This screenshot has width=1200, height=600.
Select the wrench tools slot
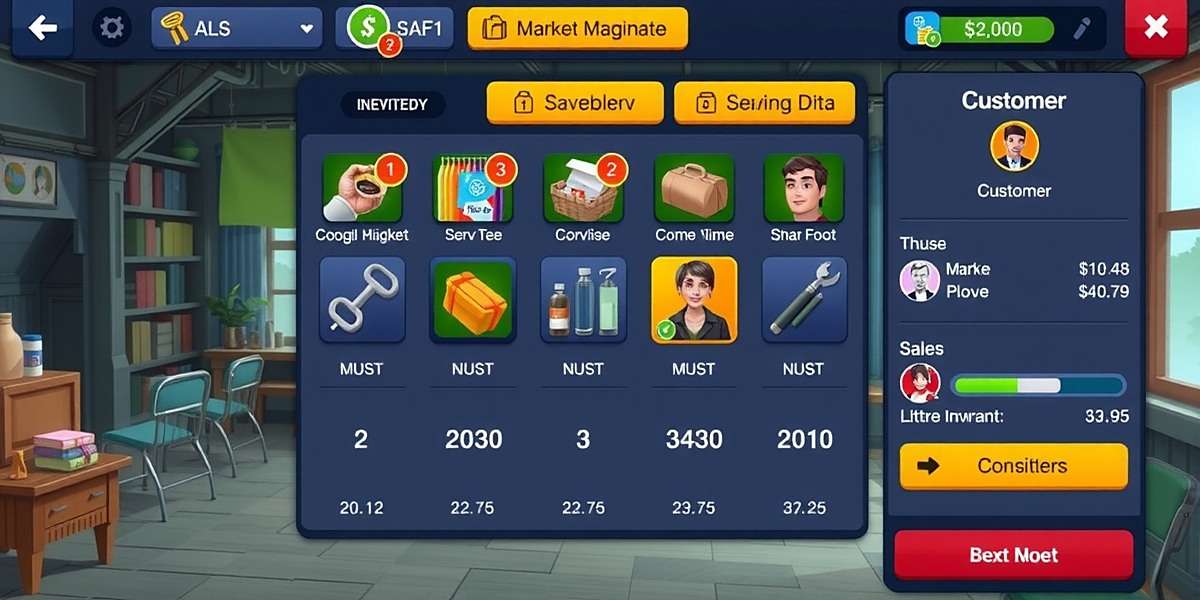(804, 300)
